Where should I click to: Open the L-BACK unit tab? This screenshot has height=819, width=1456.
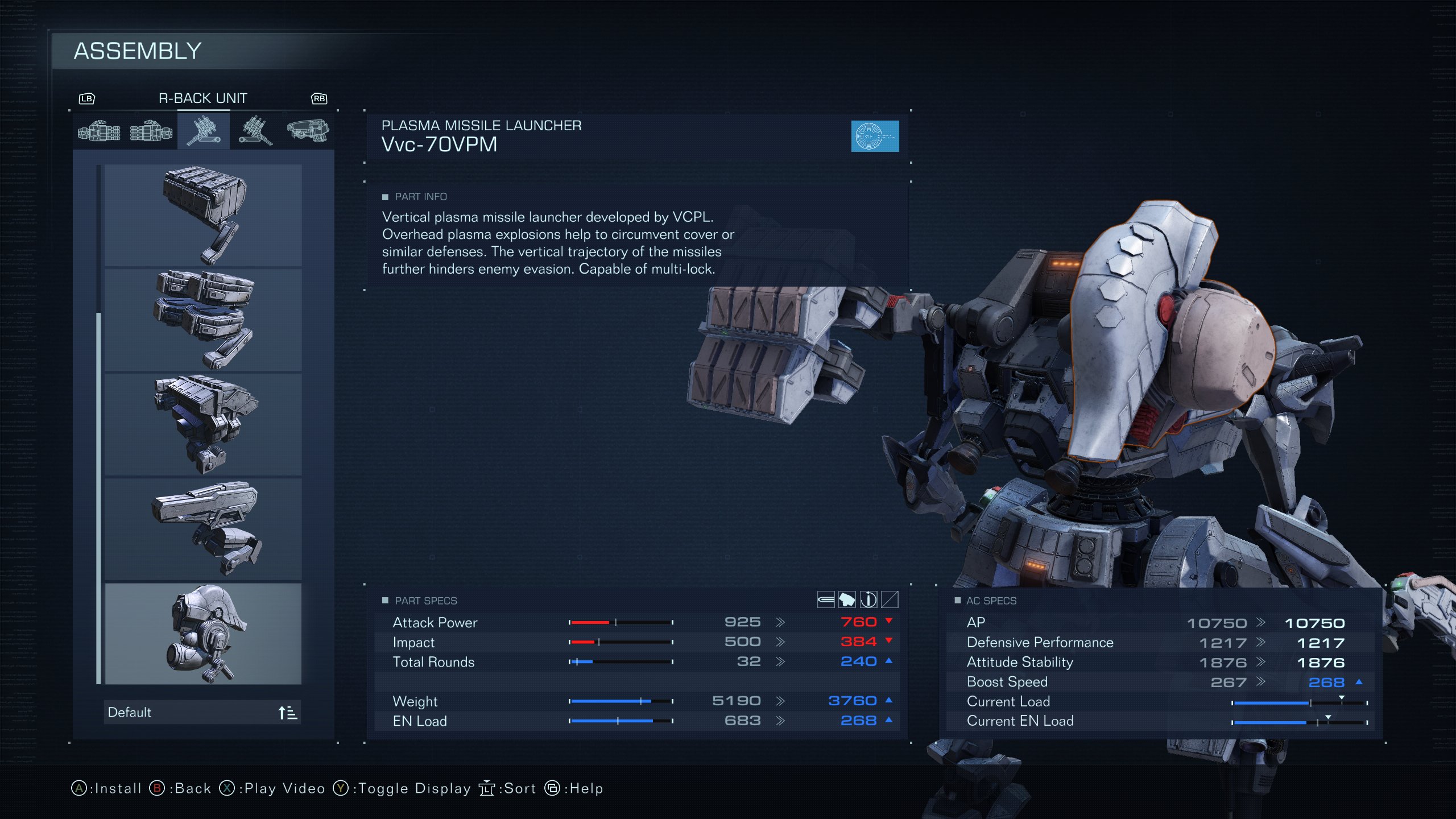[255, 131]
